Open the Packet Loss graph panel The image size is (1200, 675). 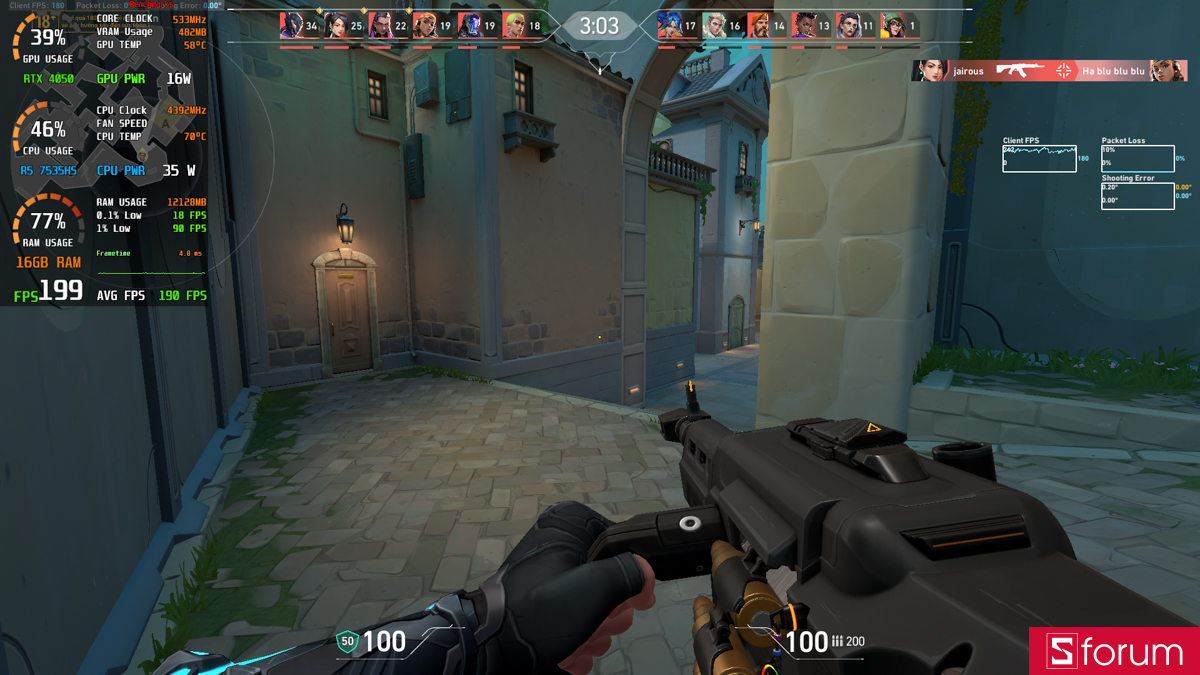click(x=1138, y=159)
